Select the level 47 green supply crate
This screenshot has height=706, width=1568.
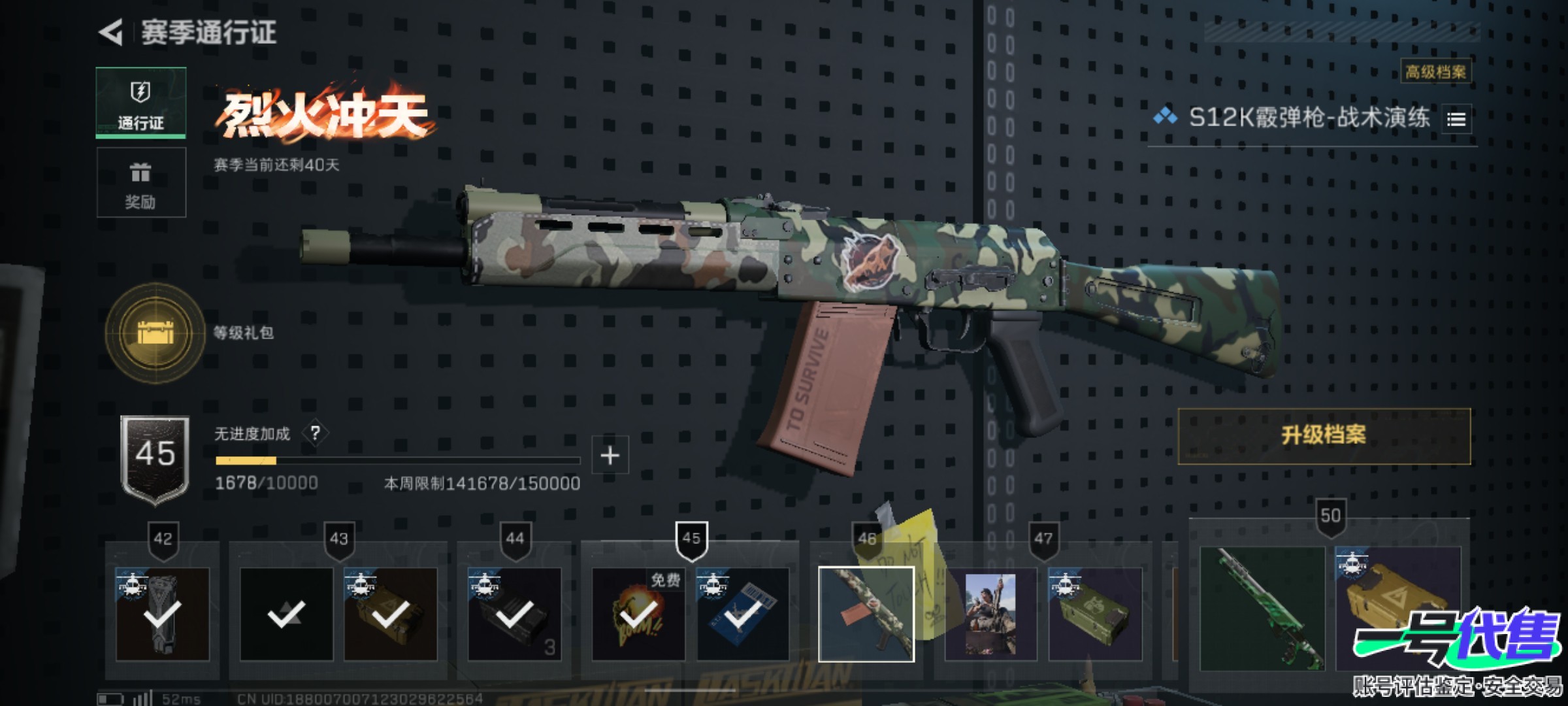coord(1095,614)
